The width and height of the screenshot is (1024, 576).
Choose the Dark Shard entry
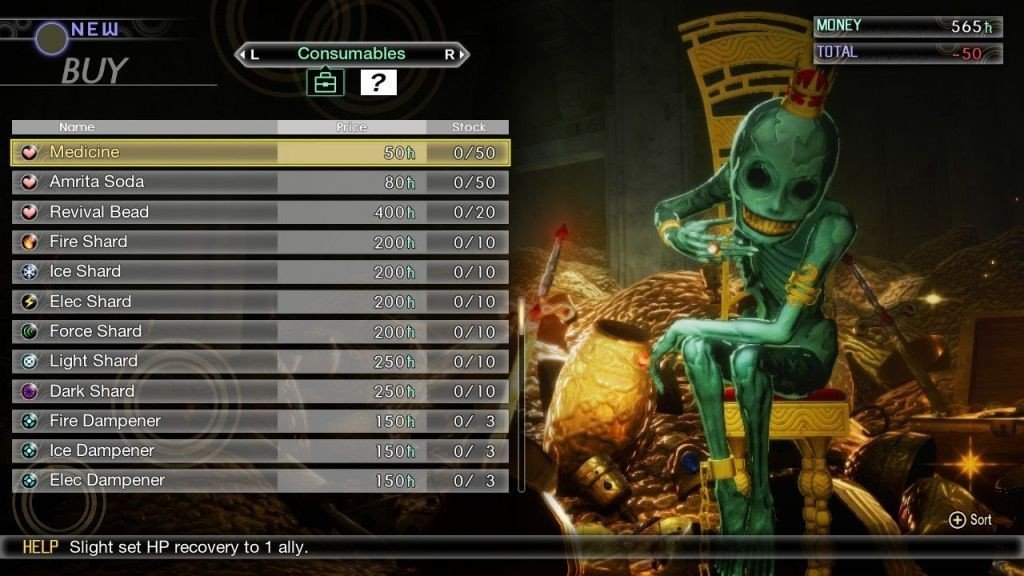pyautogui.click(x=260, y=391)
